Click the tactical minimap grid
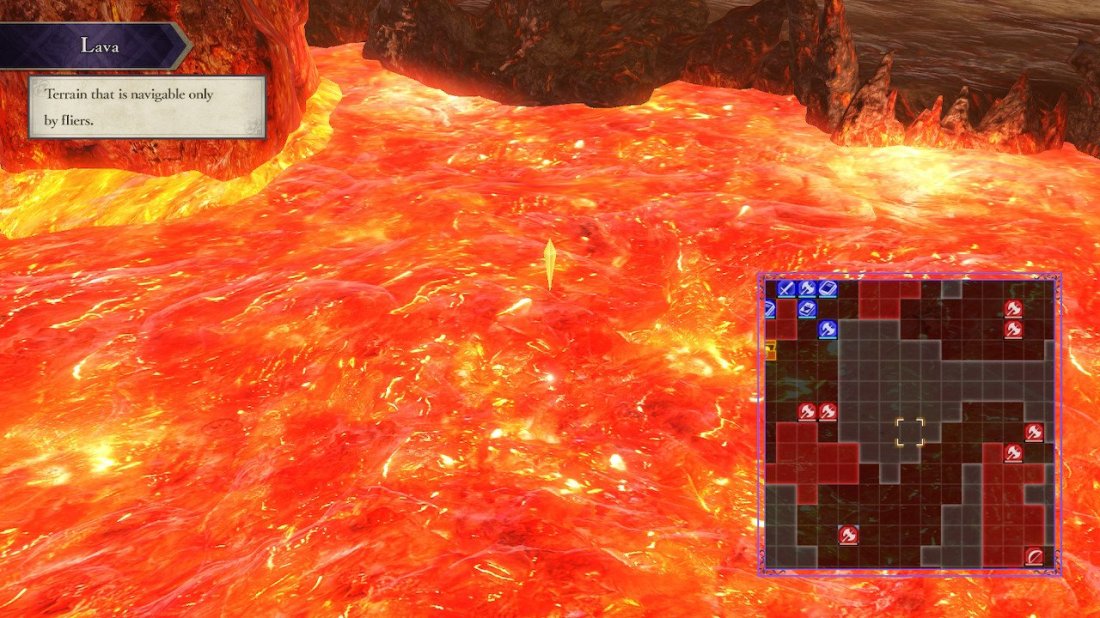This screenshot has width=1100, height=618. [909, 424]
